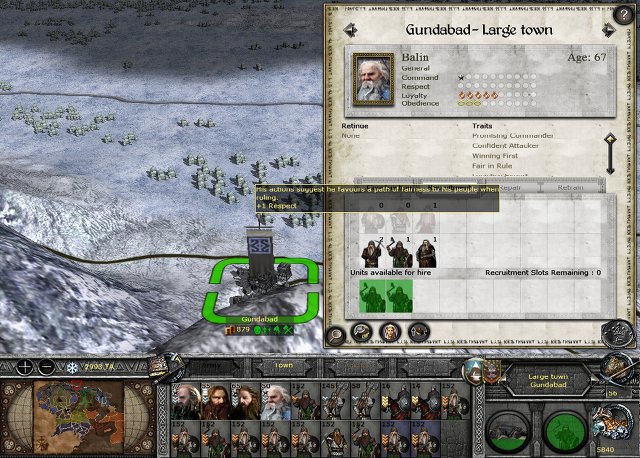Image resolution: width=640 pixels, height=458 pixels.
Task: Click Balin's portrait in the settlement scroll
Action: pyautogui.click(x=372, y=76)
